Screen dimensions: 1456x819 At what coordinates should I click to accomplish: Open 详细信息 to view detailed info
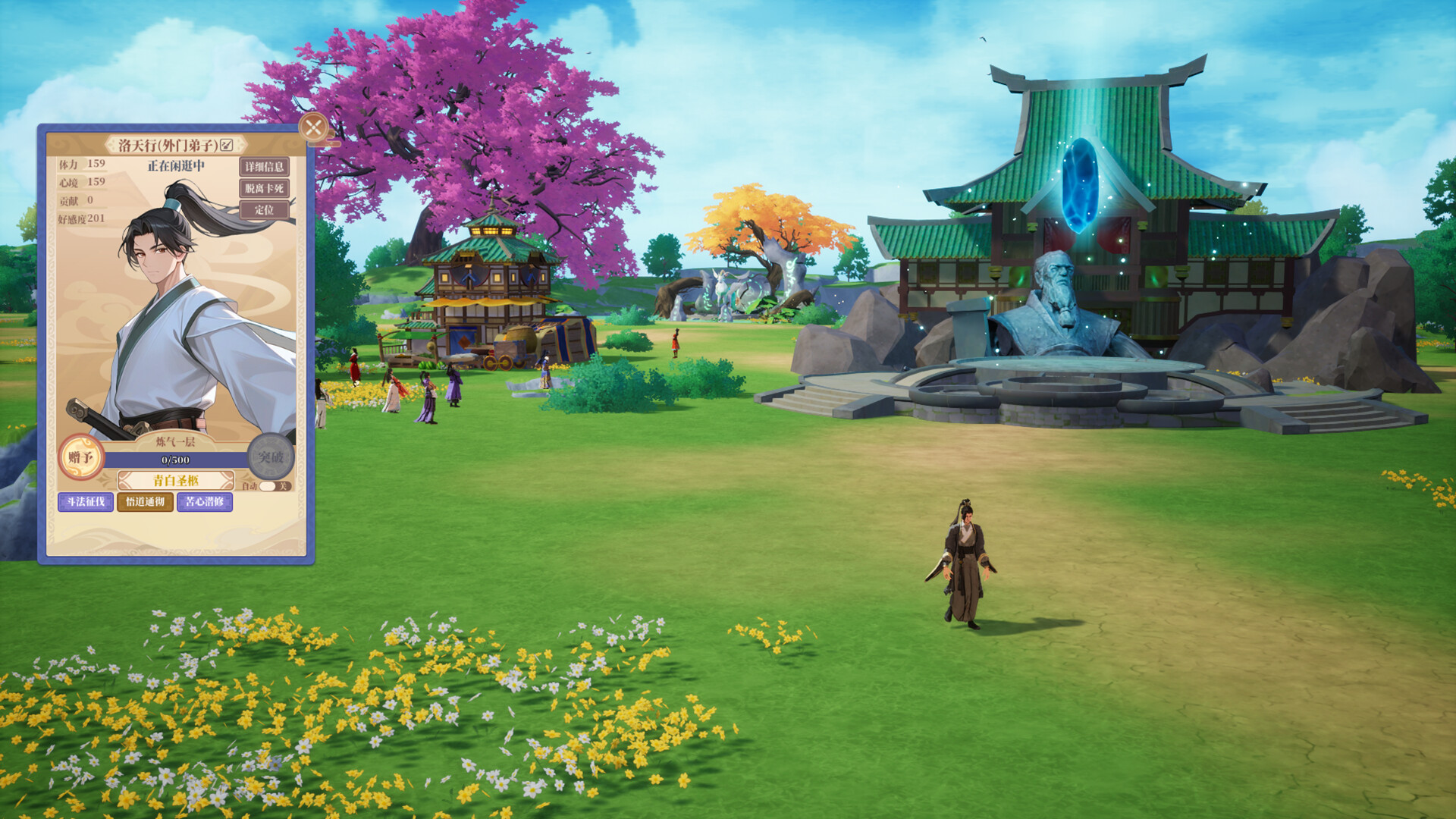(x=265, y=168)
